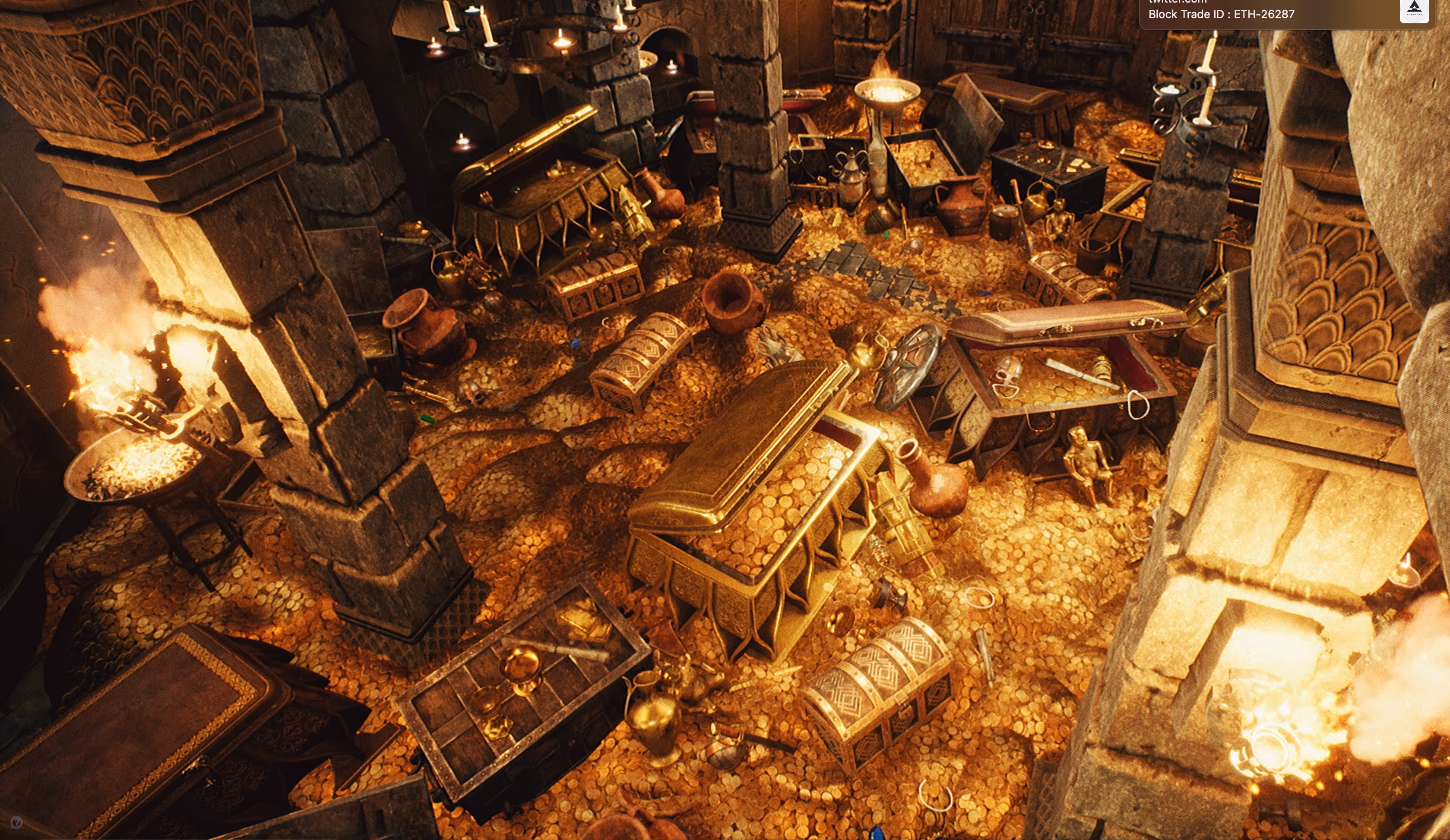
Task: Click the question mark help icon
Action: [17, 822]
